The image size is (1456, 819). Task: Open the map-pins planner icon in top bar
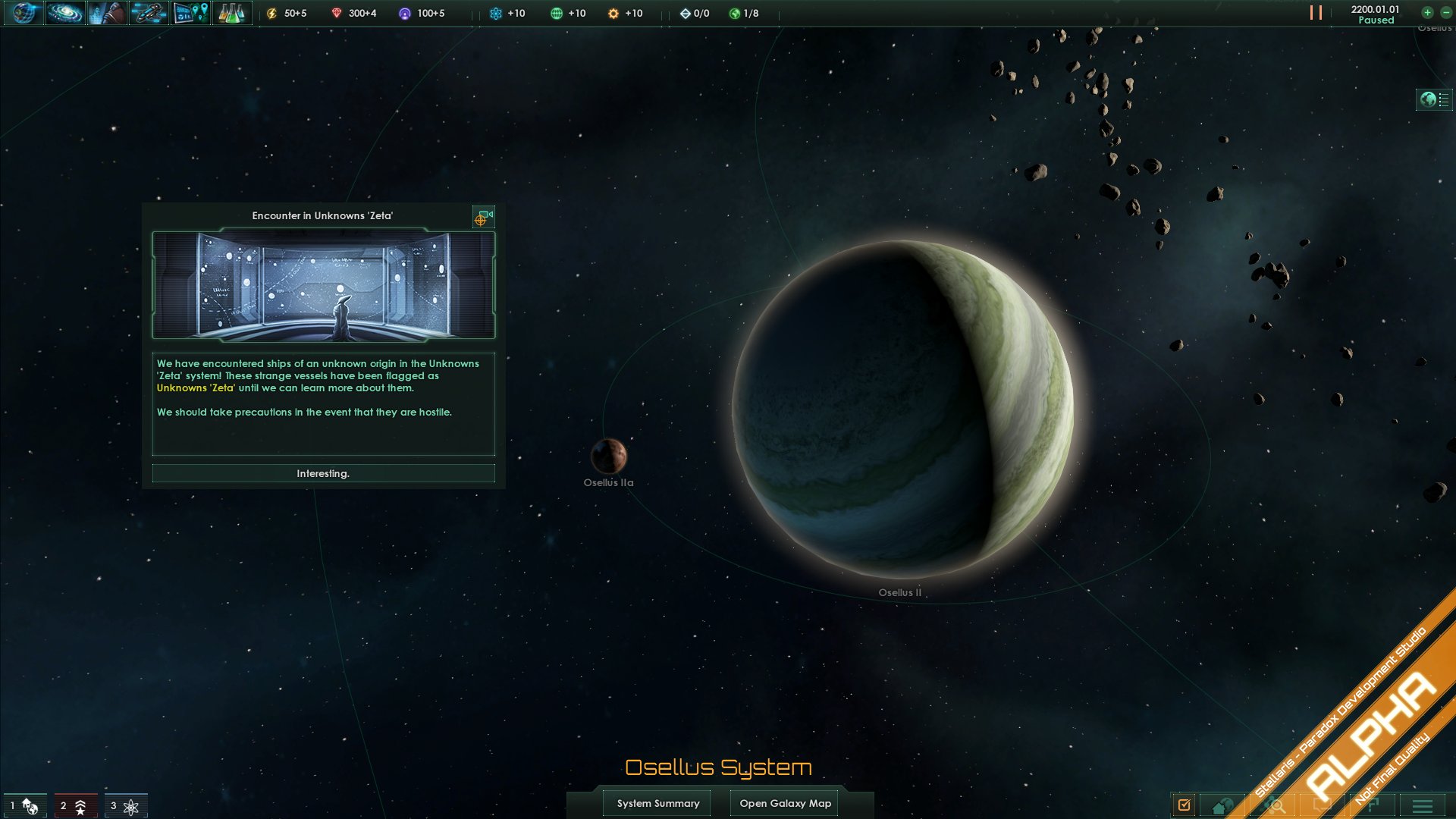click(190, 13)
